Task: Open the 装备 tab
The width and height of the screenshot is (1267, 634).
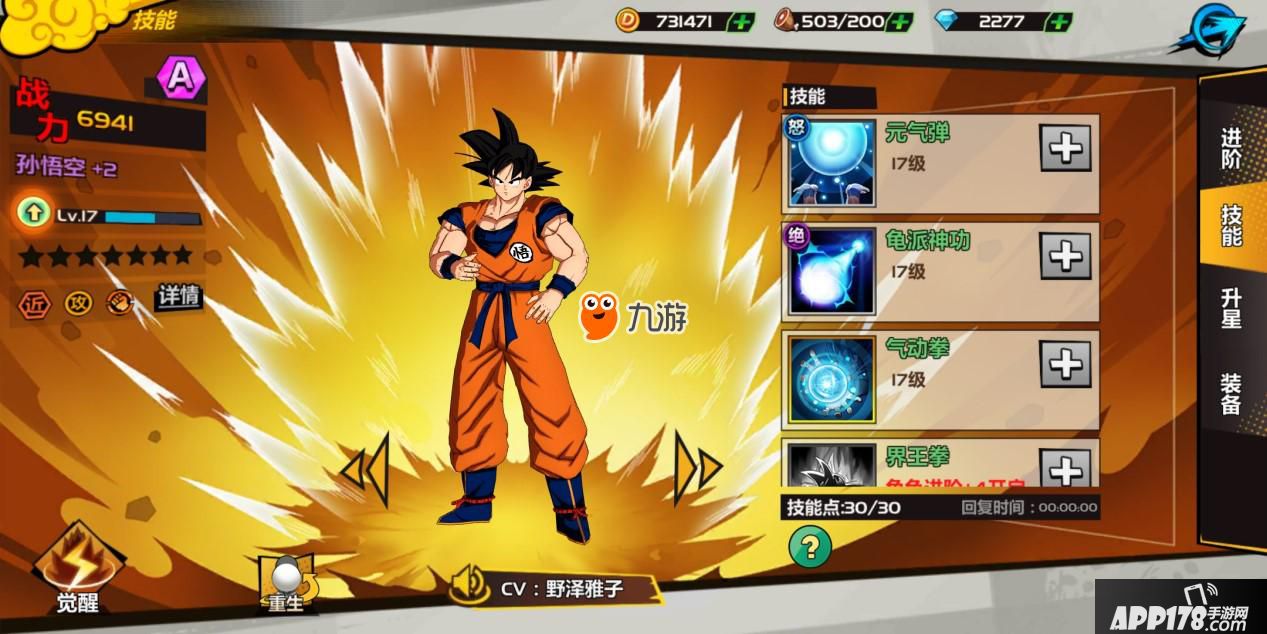Action: (1231, 393)
